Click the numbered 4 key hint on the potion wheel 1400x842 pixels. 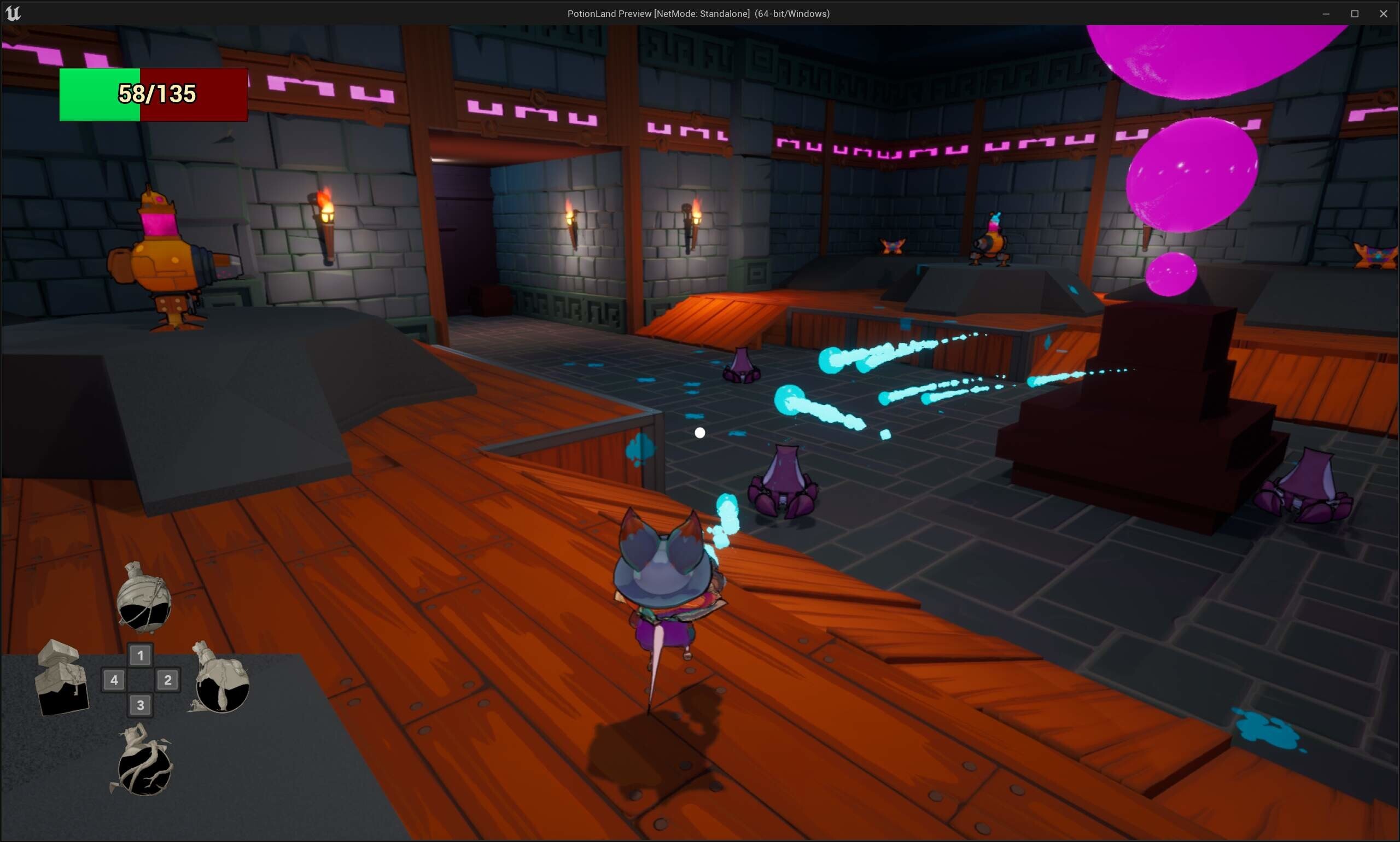tap(115, 680)
